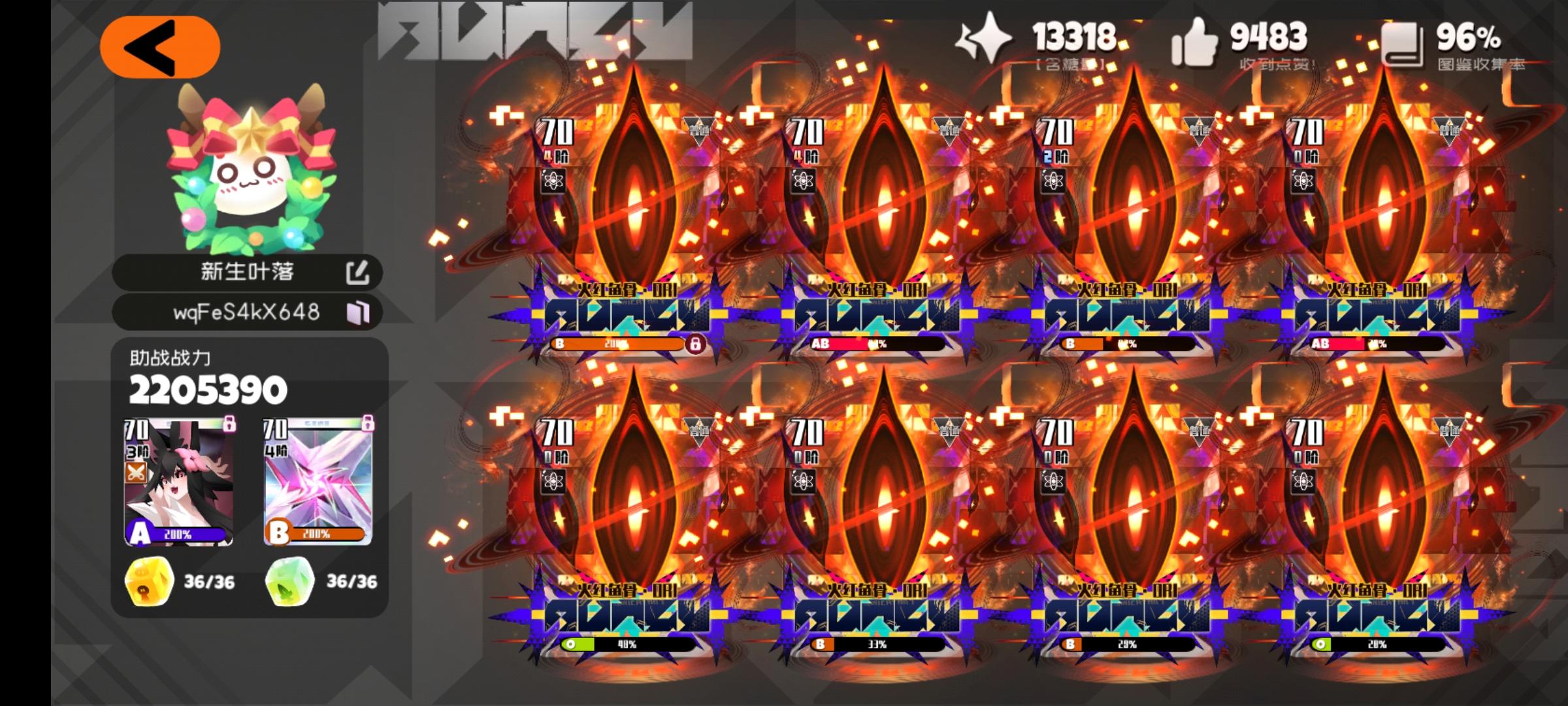Tap the thumbs-up icon next to 9483
Screen dimensions: 1568x706
click(x=1194, y=41)
